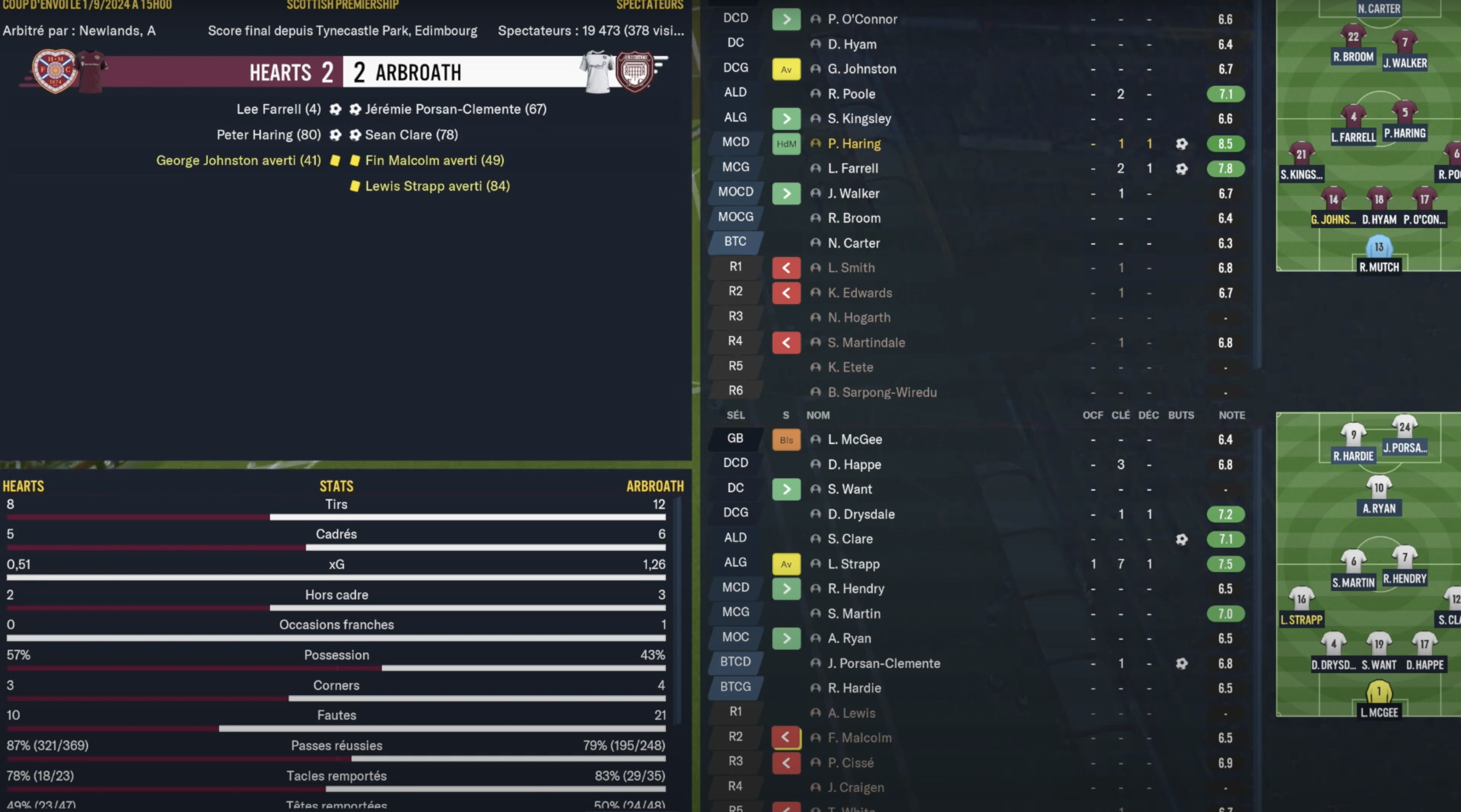Click the NOM column header
The image size is (1461, 812).
[818, 415]
